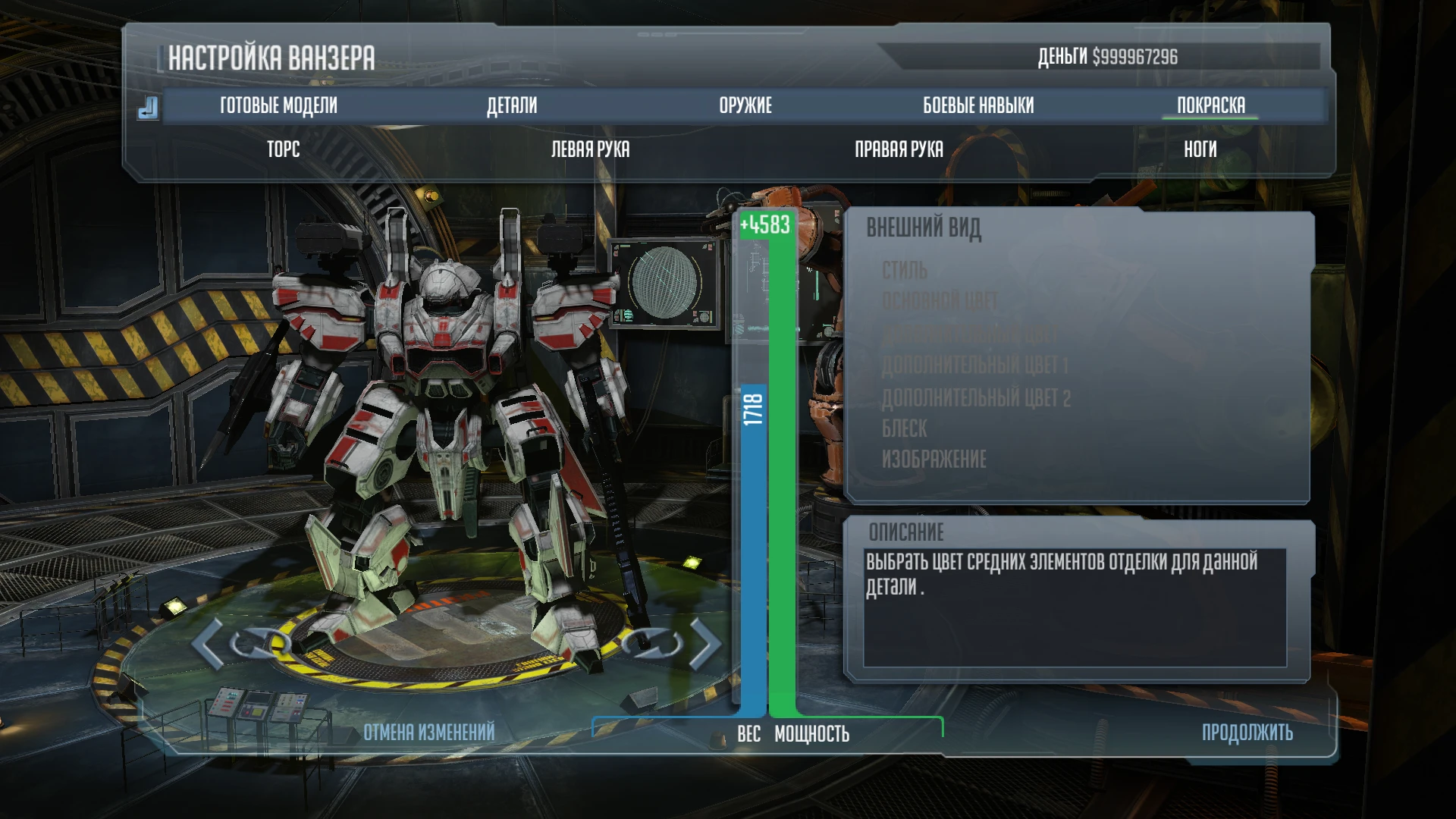Select the ТОРС part category

click(283, 149)
